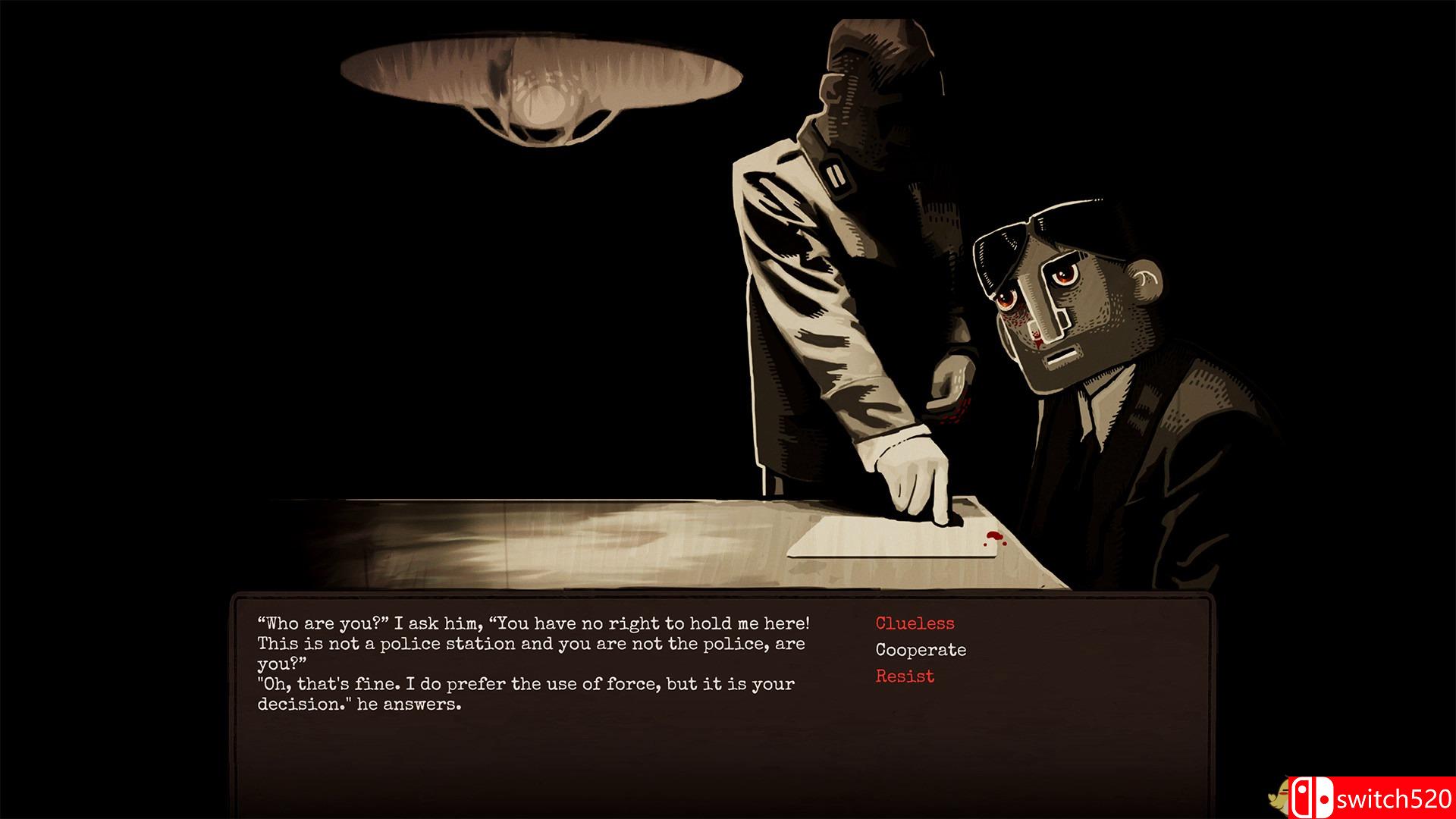Screen dimensions: 1456x819
Task: Select the "Clueless" dialogue choice
Action: (x=915, y=623)
